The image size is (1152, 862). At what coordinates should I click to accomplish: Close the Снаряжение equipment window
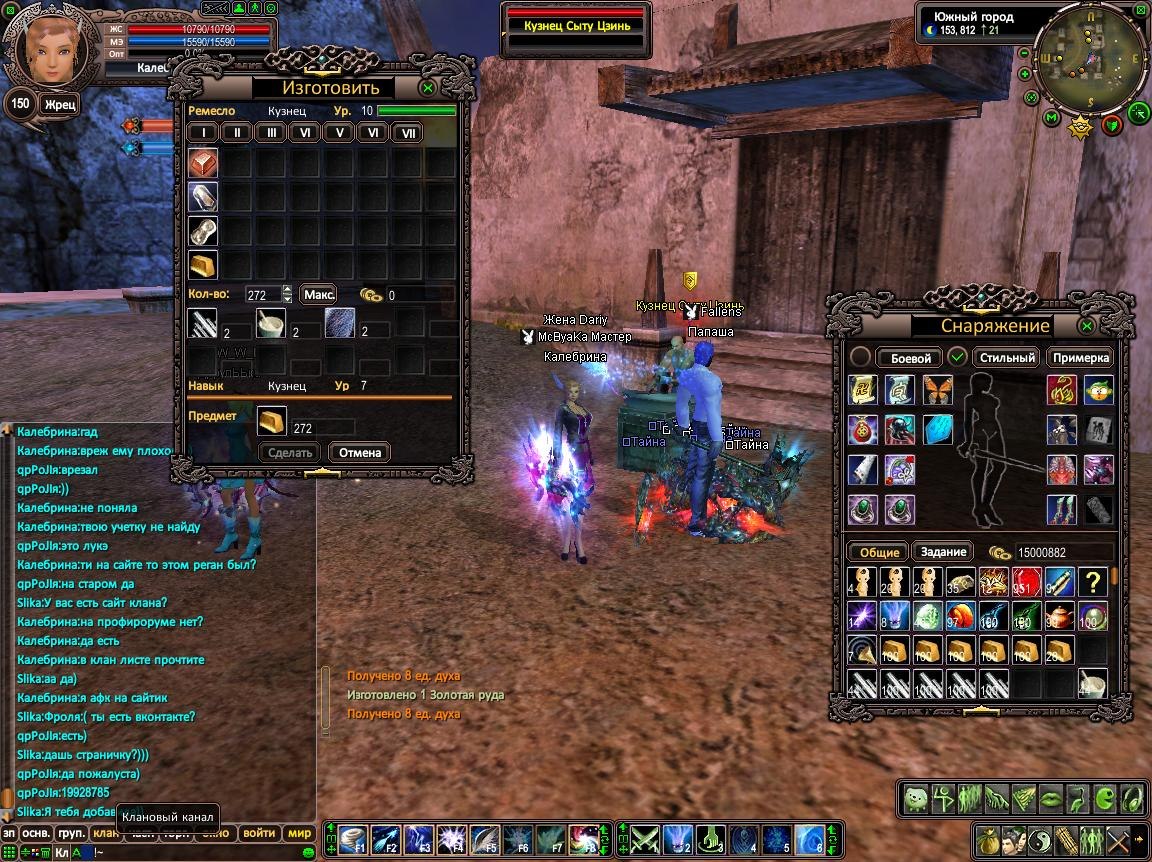pyautogui.click(x=1087, y=326)
